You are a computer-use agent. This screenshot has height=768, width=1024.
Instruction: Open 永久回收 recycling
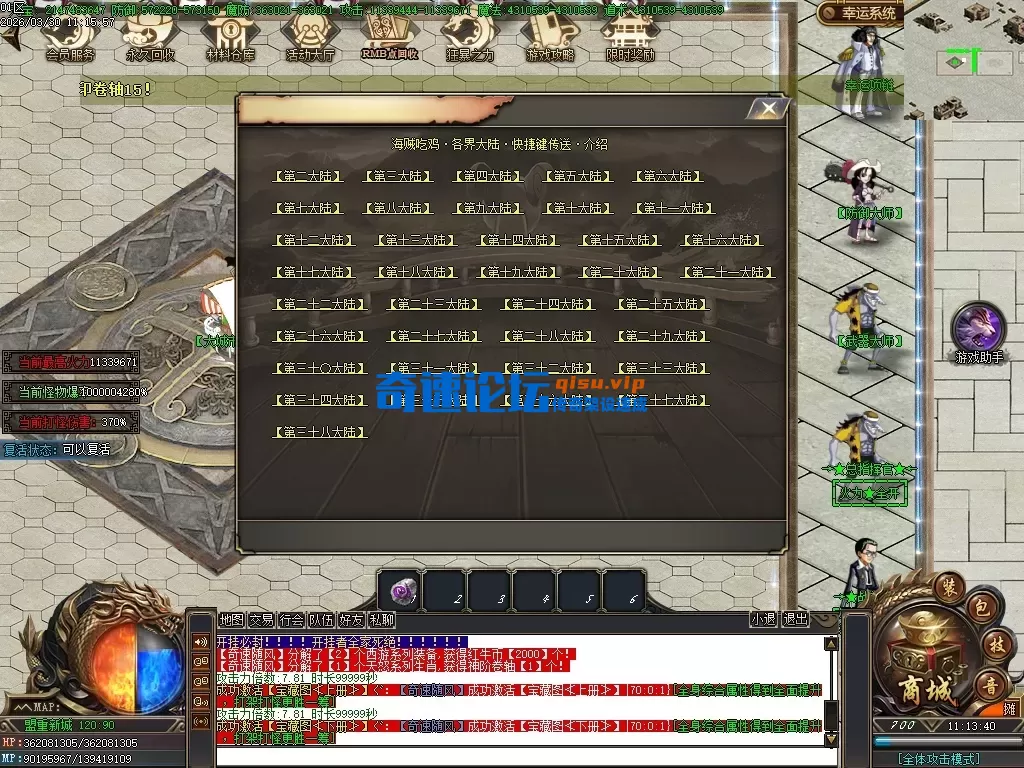(150, 41)
